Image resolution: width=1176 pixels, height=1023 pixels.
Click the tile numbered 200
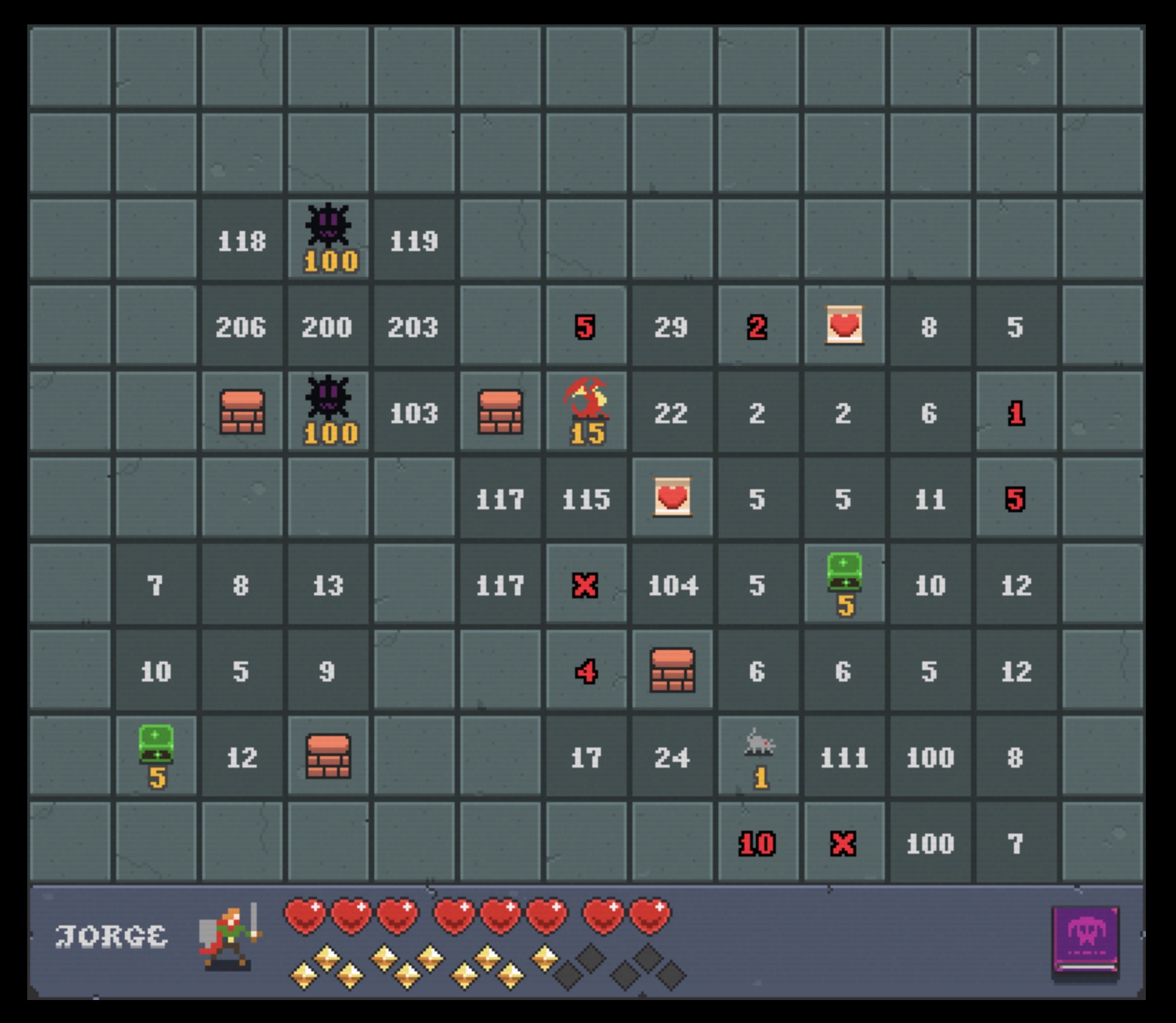pyautogui.click(x=328, y=327)
